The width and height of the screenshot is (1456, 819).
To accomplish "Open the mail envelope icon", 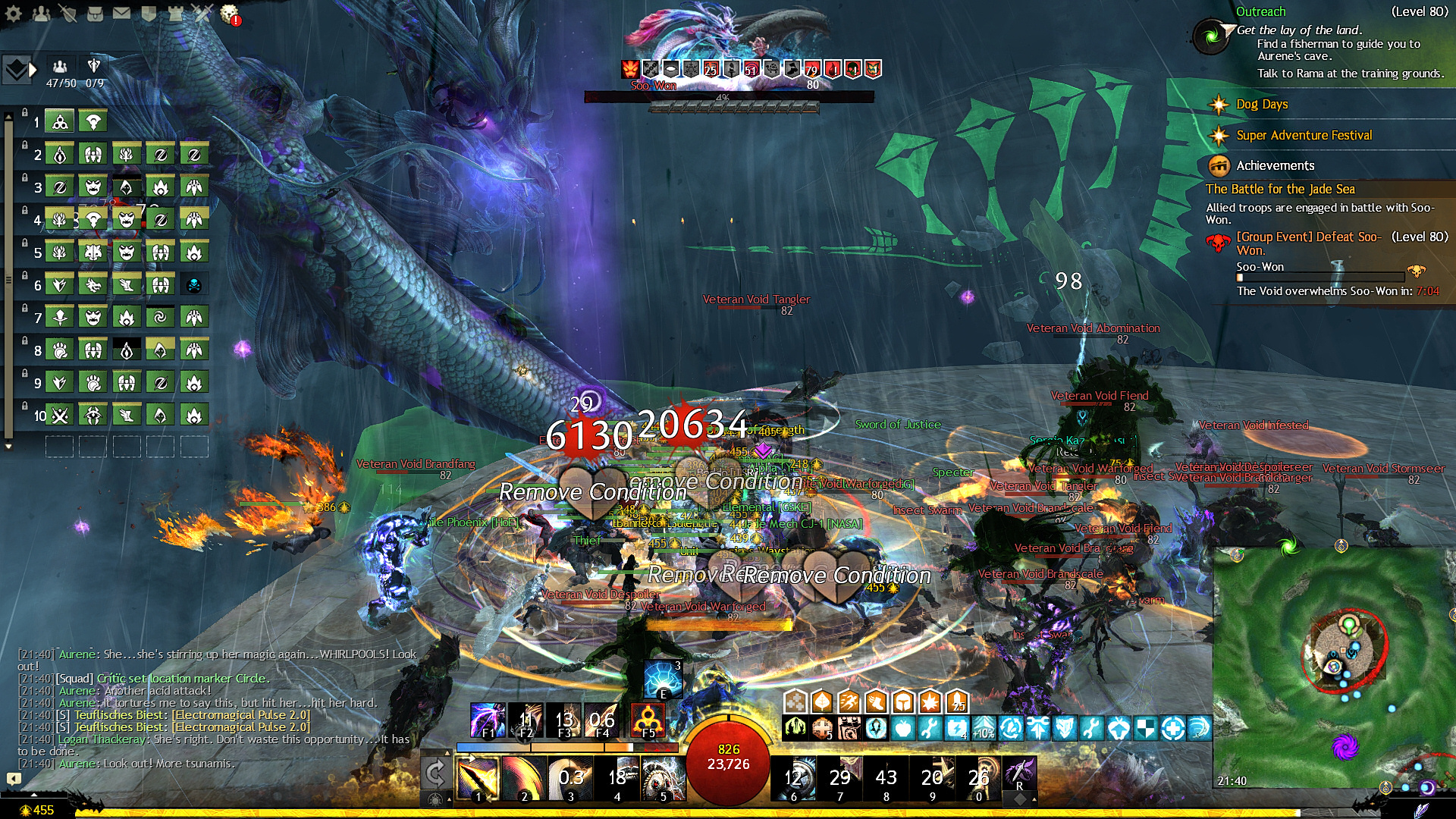I will [x=121, y=13].
